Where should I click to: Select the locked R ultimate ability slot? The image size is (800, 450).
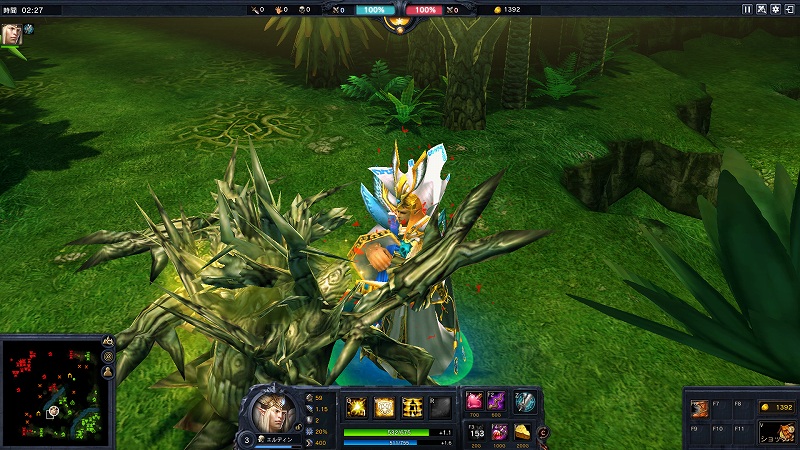click(439, 406)
